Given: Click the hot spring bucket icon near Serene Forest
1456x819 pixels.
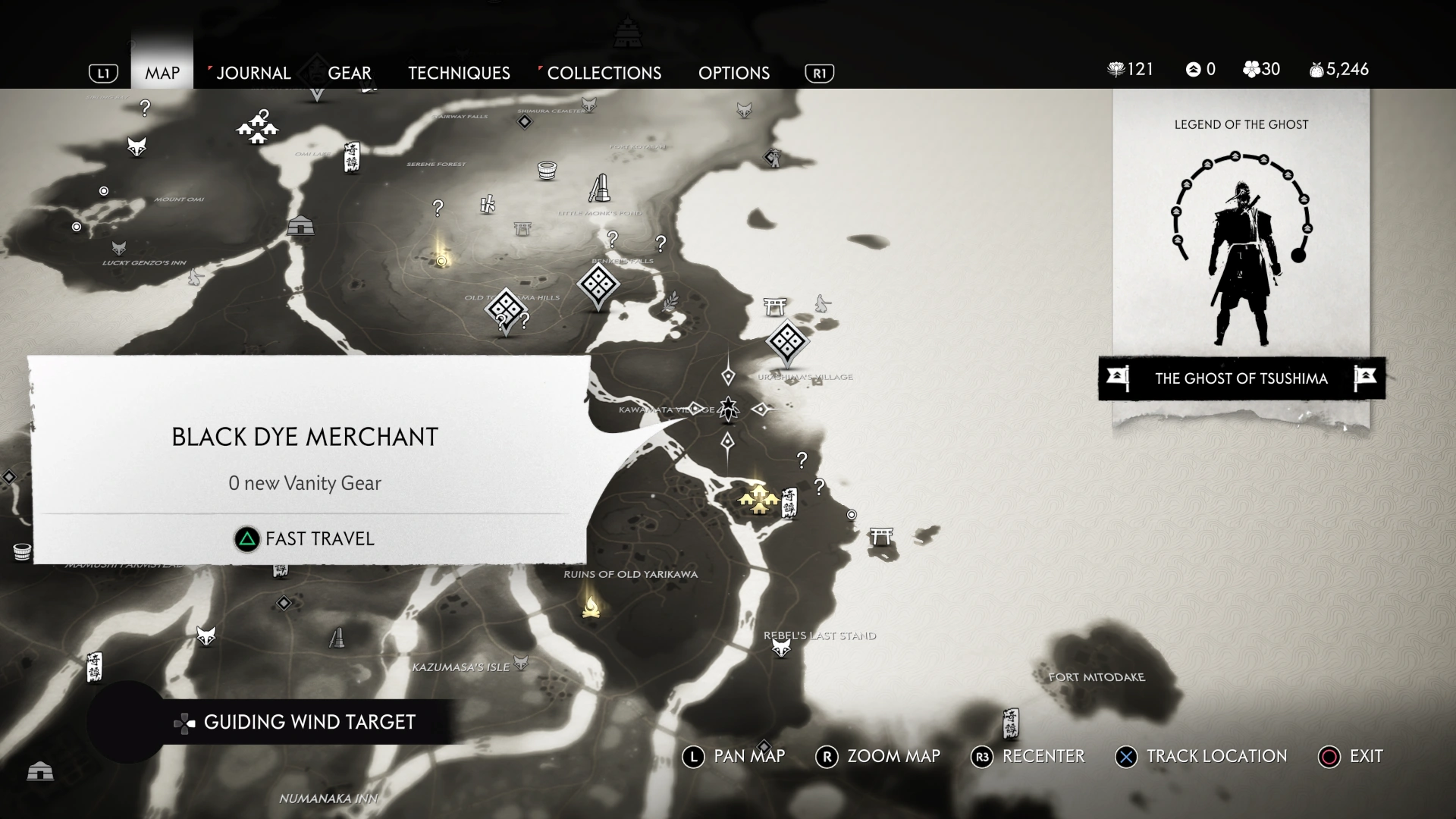Looking at the screenshot, I should pos(546,171).
